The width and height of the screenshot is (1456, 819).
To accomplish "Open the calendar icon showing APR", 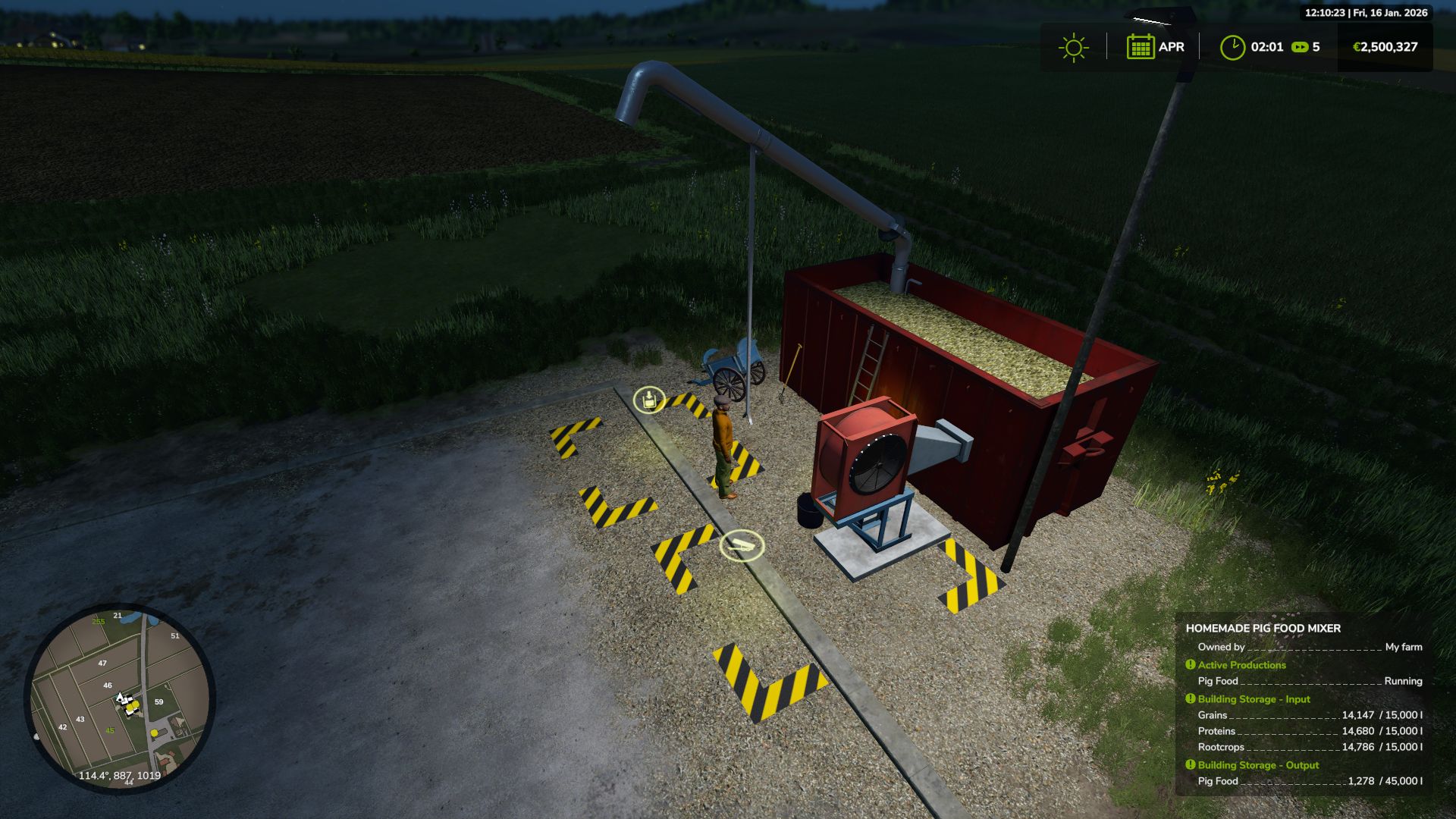I will pos(1142,47).
